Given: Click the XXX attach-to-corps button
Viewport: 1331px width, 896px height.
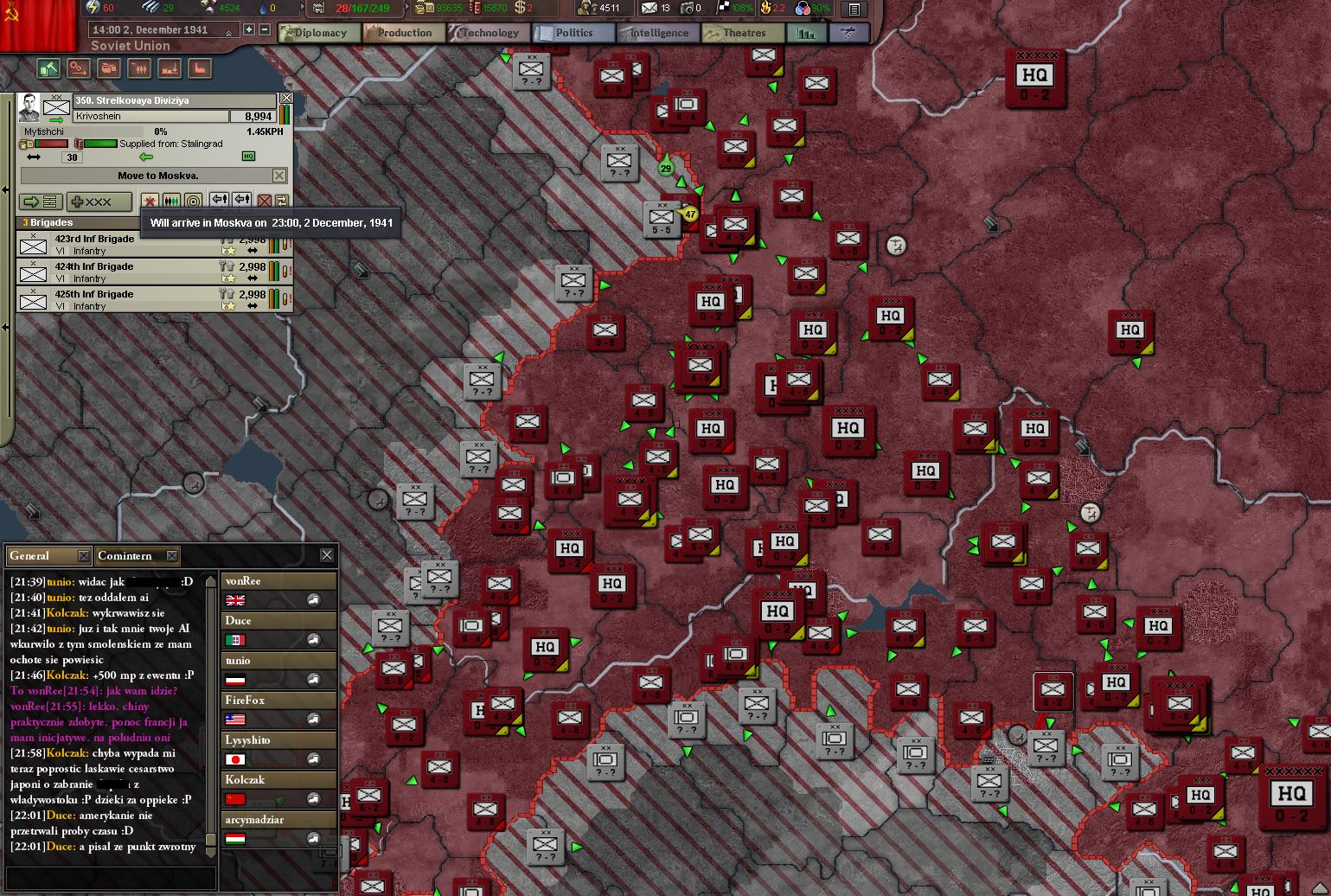Looking at the screenshot, I should [99, 202].
